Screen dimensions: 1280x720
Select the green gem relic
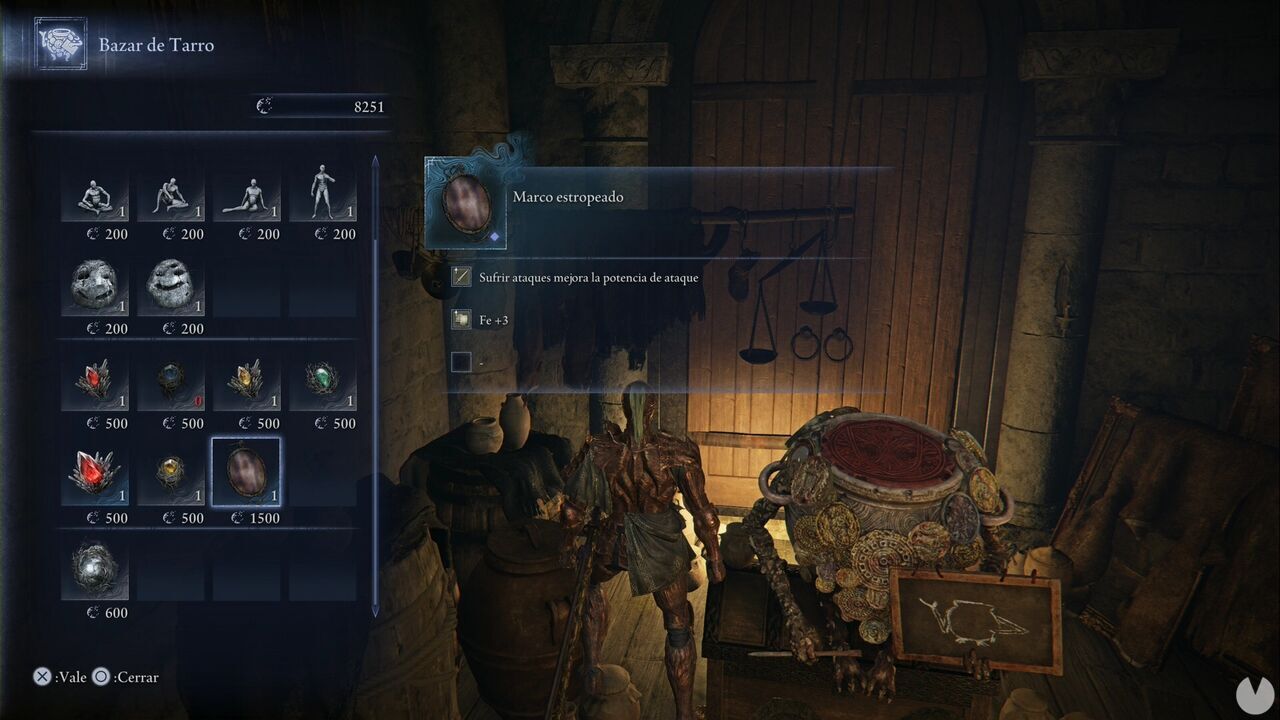323,383
